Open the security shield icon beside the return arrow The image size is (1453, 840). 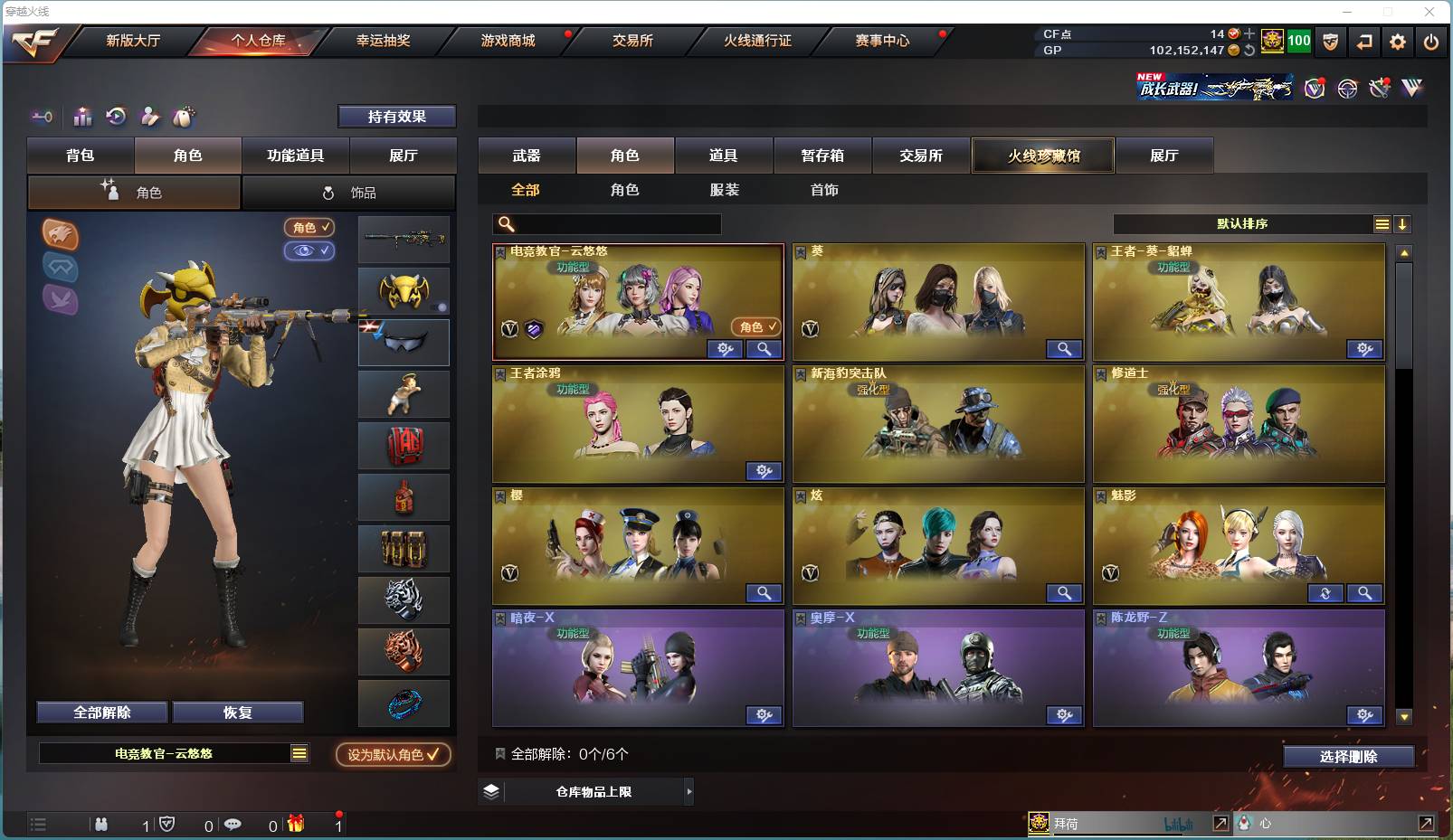click(x=1330, y=42)
